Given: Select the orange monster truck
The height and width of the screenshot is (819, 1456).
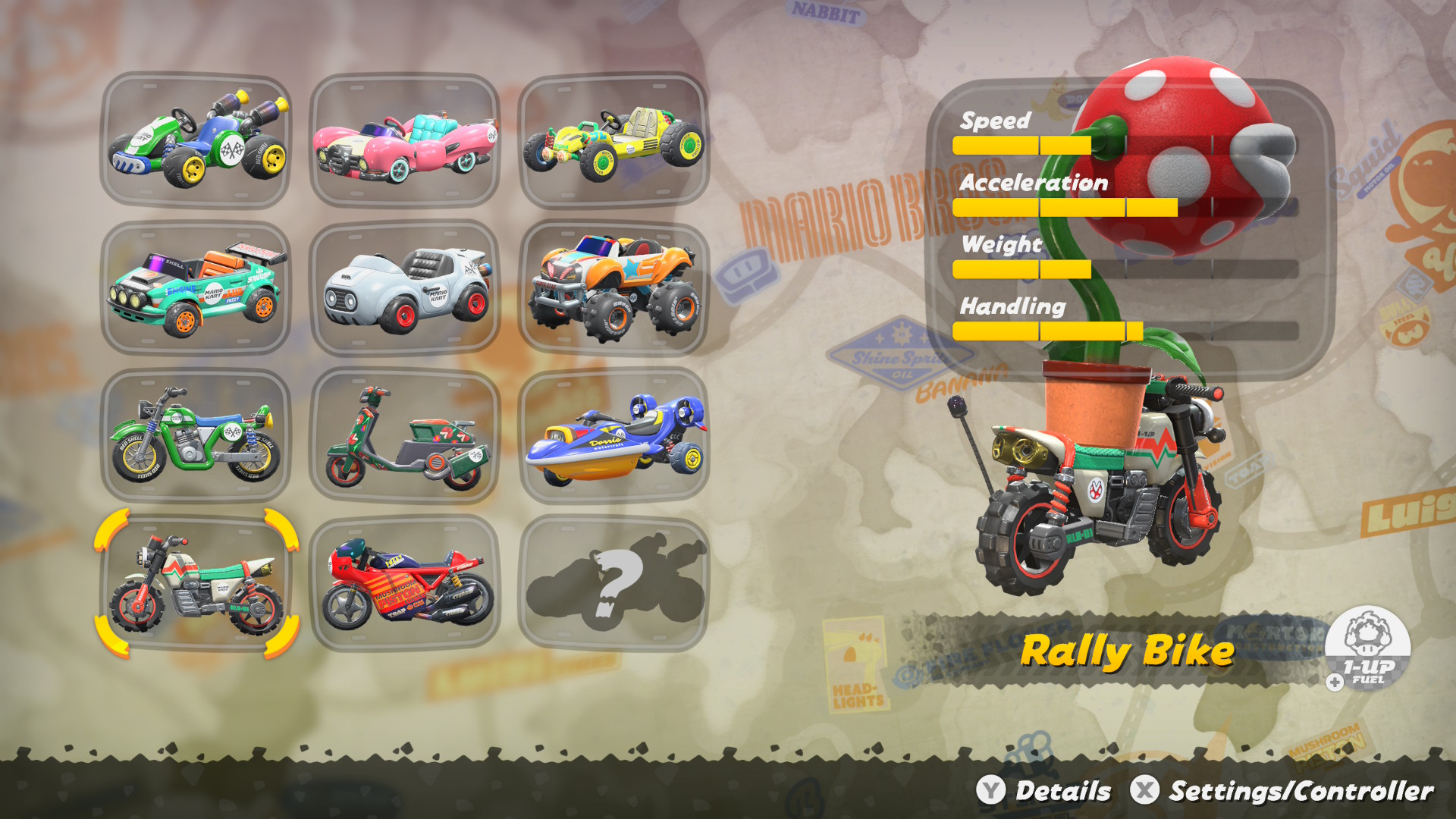Looking at the screenshot, I should 613,288.
